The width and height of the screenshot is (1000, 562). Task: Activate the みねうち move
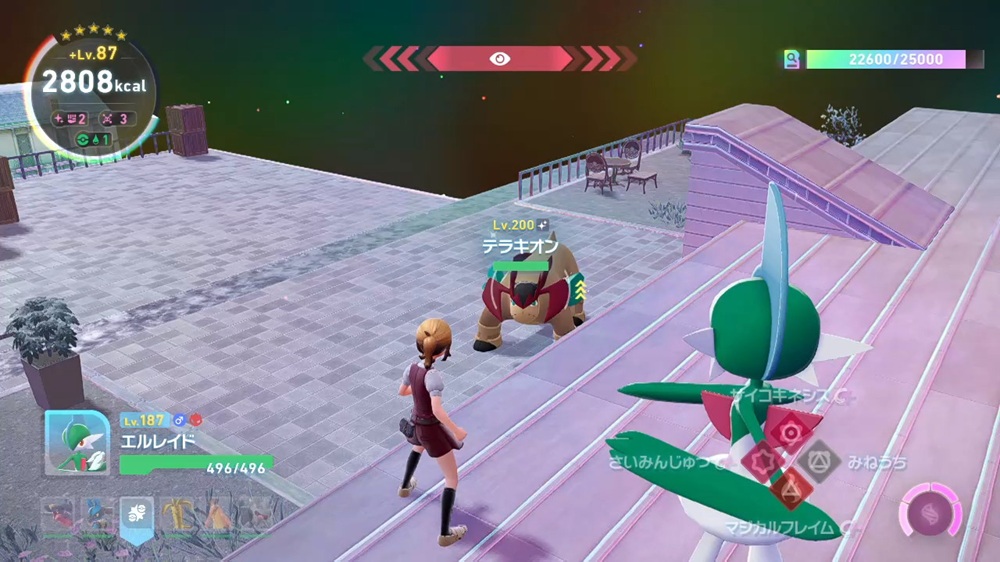820,461
